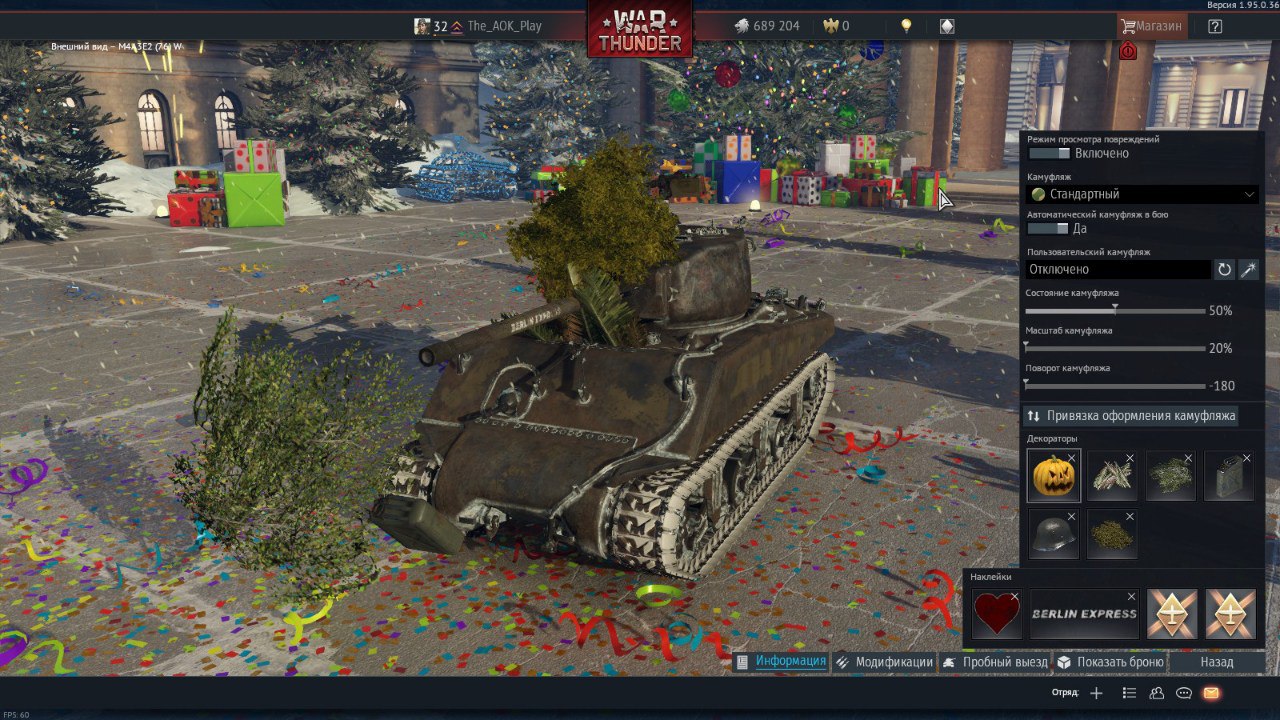Adjust the camouflage condition slider

click(x=1115, y=311)
